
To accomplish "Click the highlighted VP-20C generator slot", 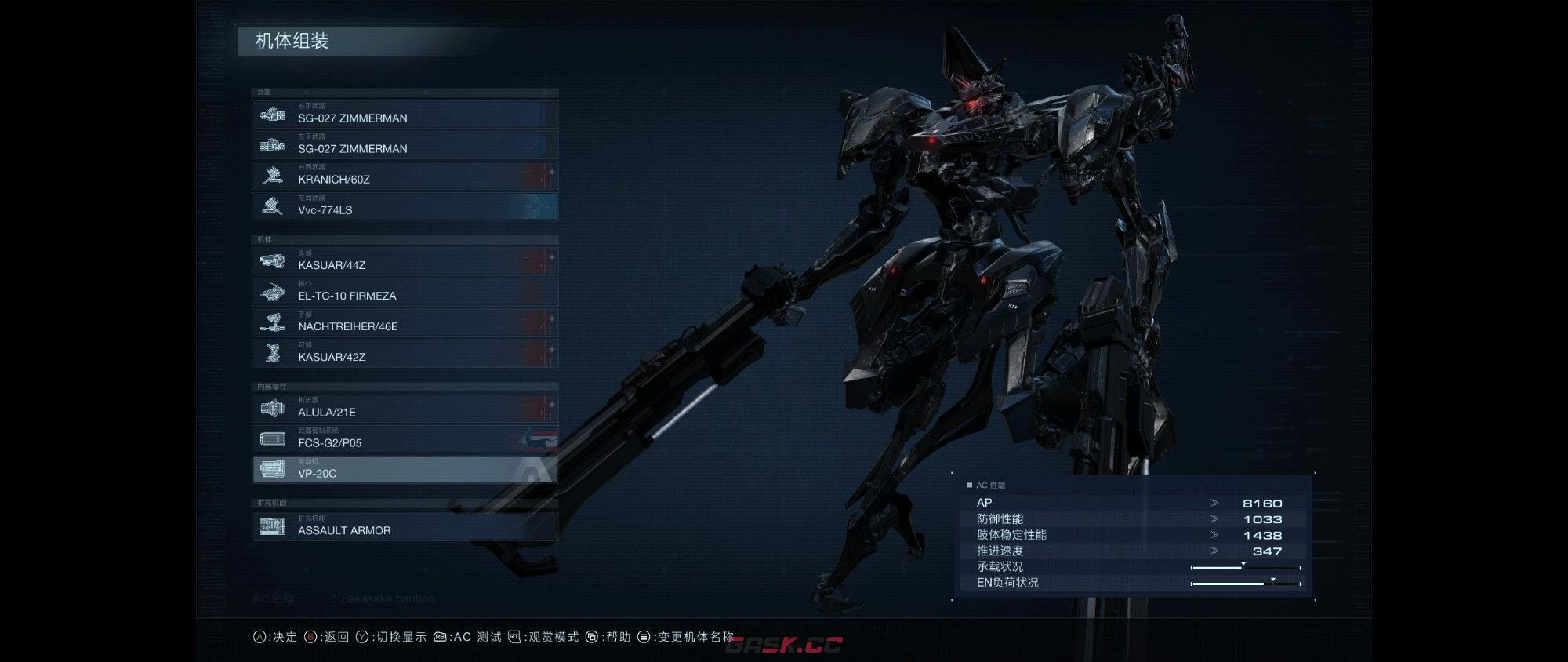I will 405,469.
